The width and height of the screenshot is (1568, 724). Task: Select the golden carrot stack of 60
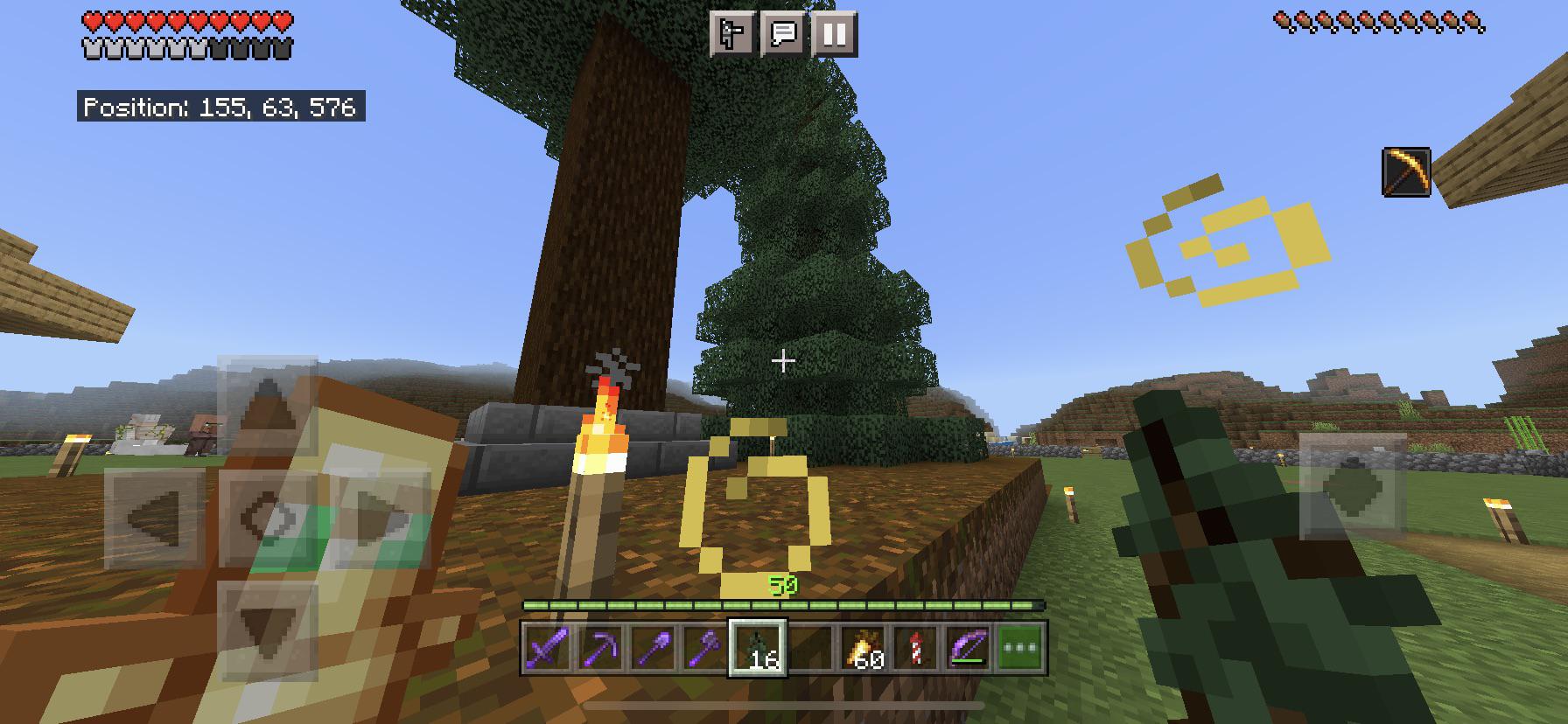coord(863,649)
